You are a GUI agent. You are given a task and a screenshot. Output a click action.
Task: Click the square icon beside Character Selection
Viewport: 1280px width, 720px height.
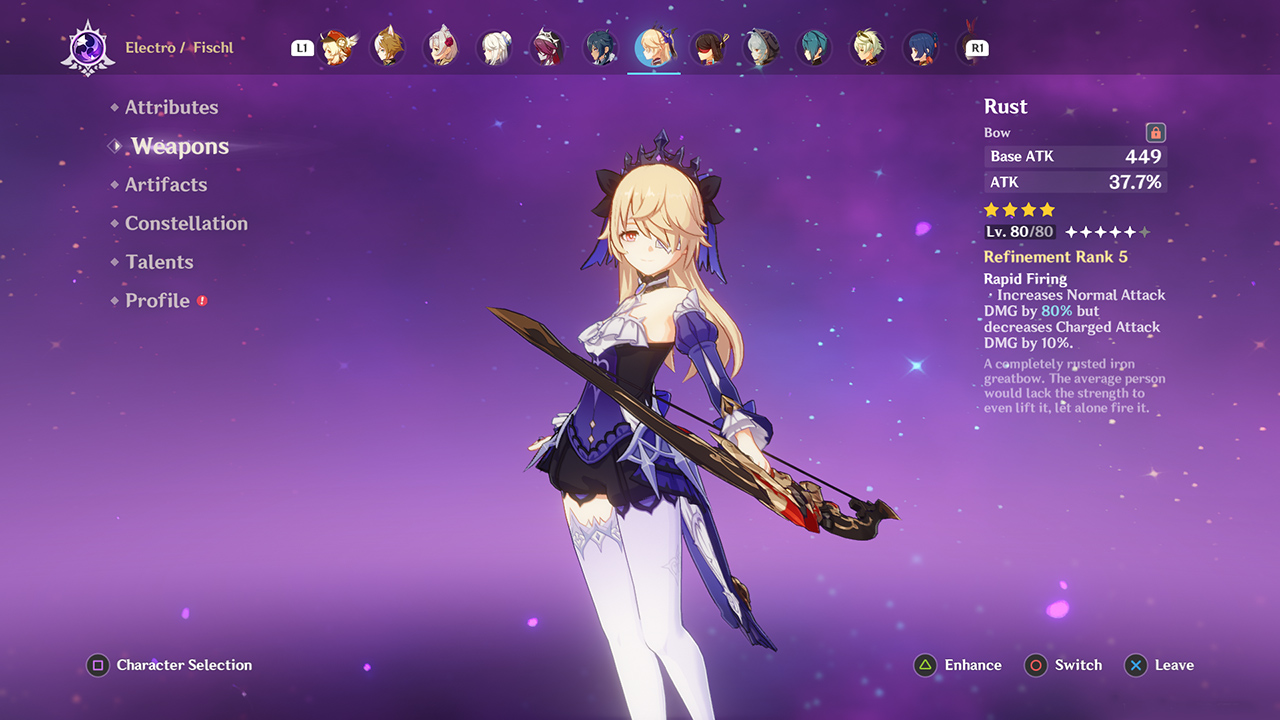pyautogui.click(x=97, y=665)
